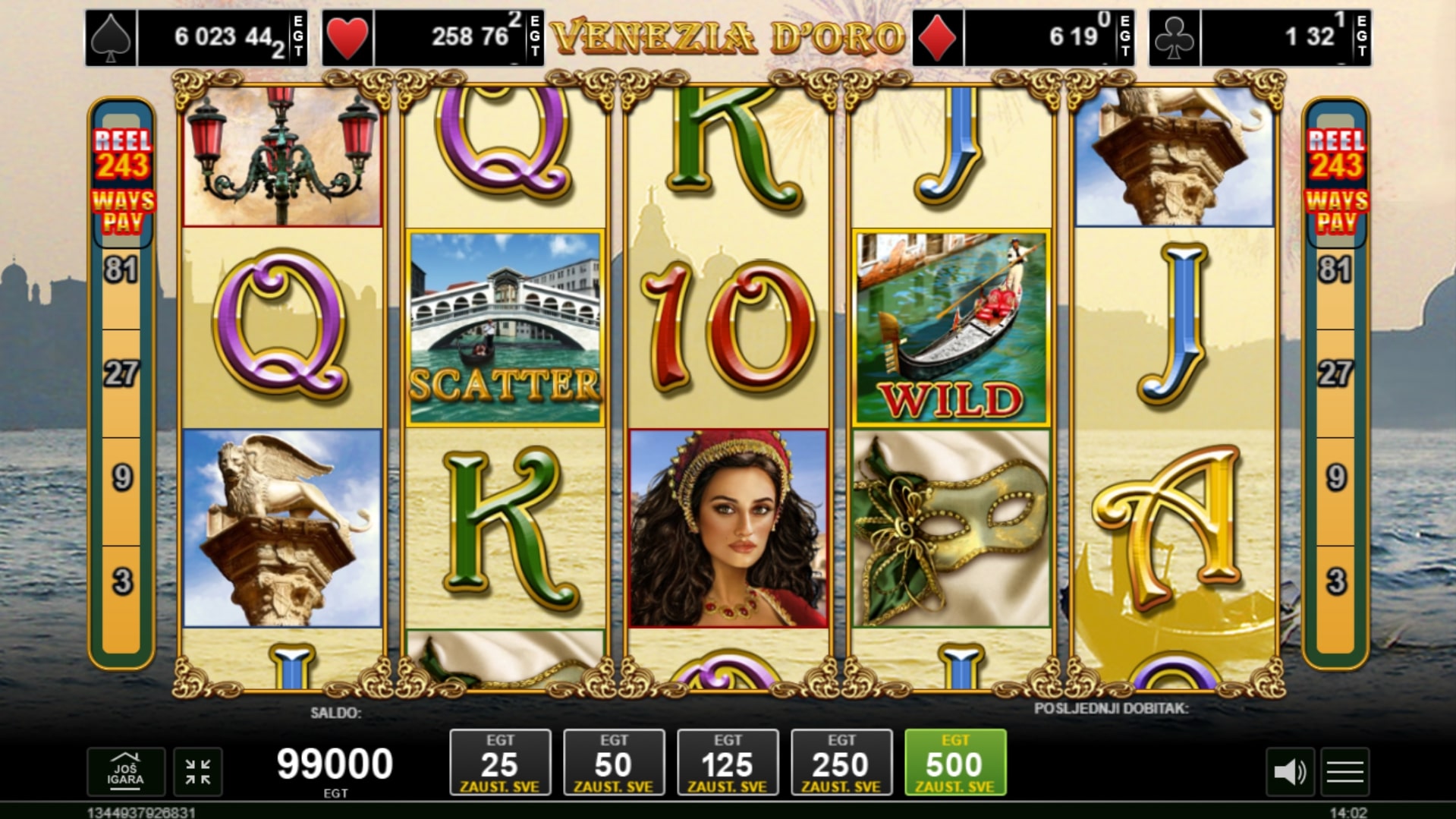
Task: Spin with the green 500 bet
Action: [955, 762]
